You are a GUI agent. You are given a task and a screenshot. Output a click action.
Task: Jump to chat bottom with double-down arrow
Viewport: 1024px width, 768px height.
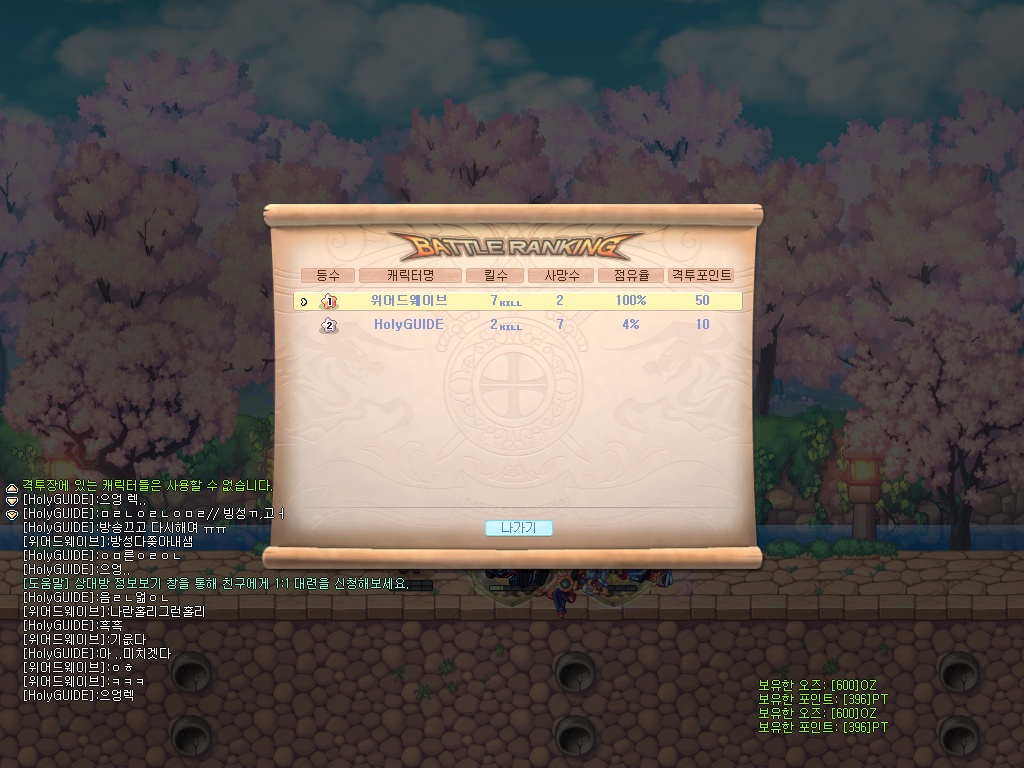[x=12, y=514]
